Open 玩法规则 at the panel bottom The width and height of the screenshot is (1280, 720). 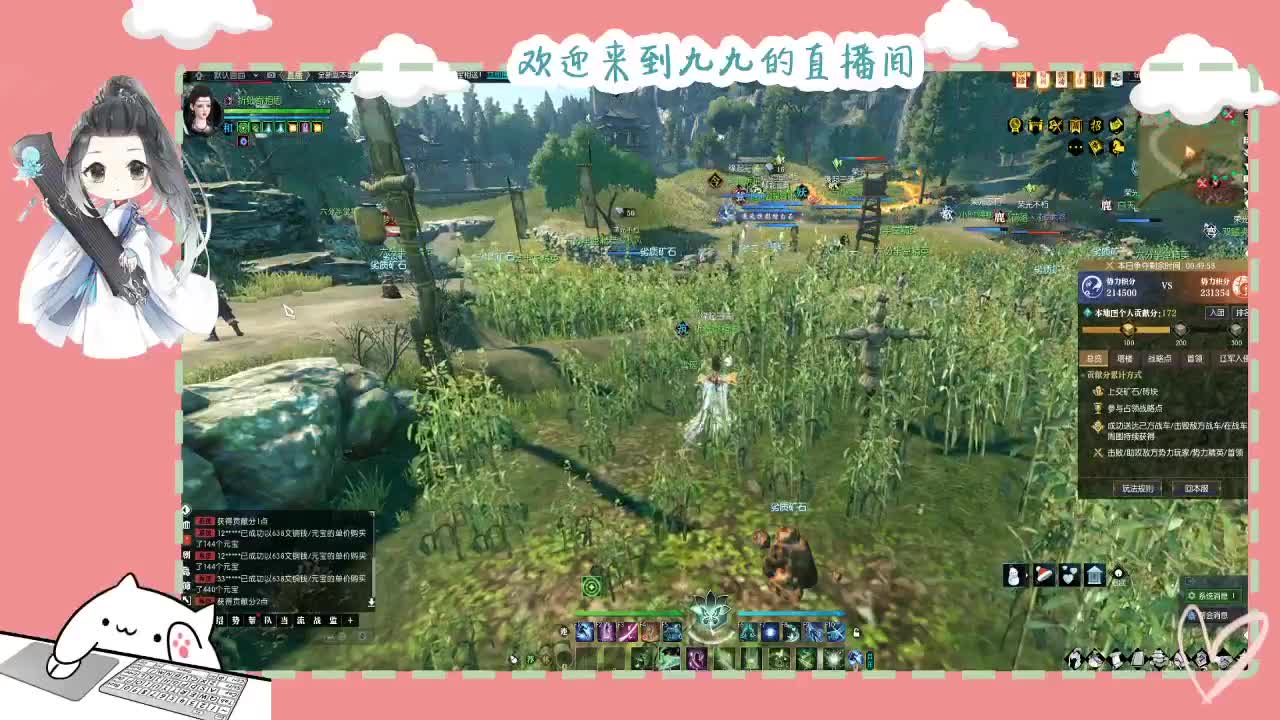[1136, 487]
